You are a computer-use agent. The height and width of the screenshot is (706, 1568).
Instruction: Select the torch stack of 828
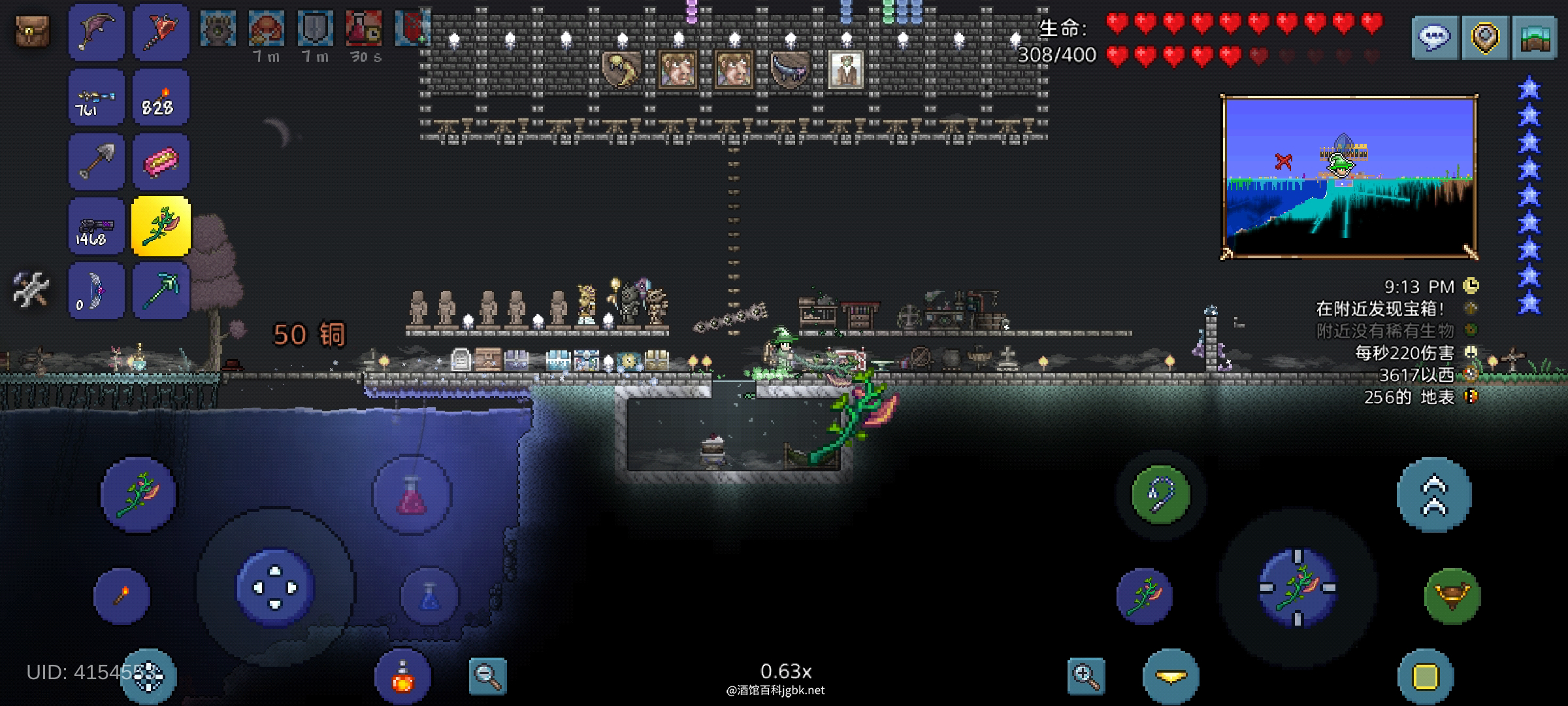pos(160,98)
